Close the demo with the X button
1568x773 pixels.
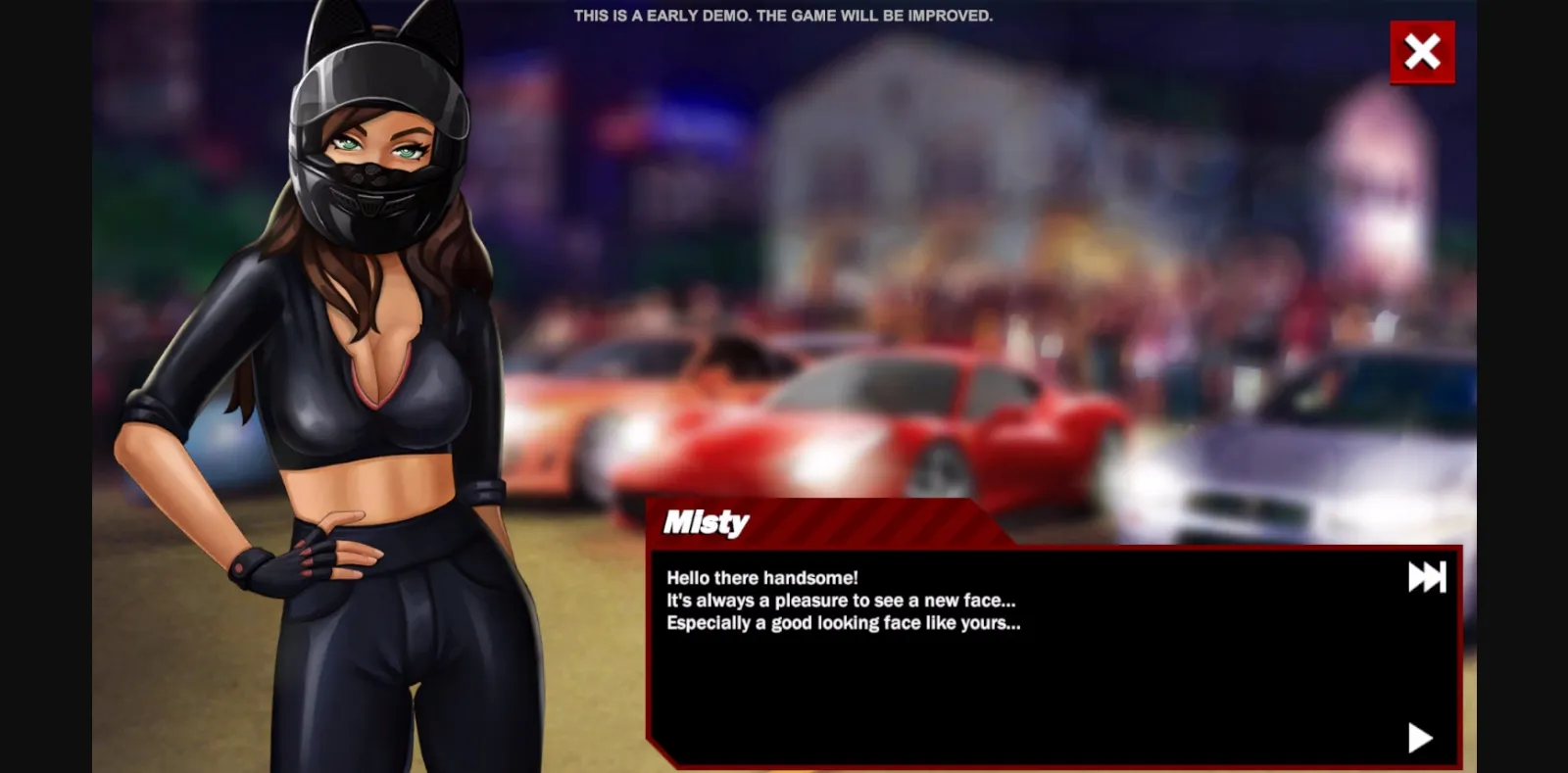tap(1421, 52)
